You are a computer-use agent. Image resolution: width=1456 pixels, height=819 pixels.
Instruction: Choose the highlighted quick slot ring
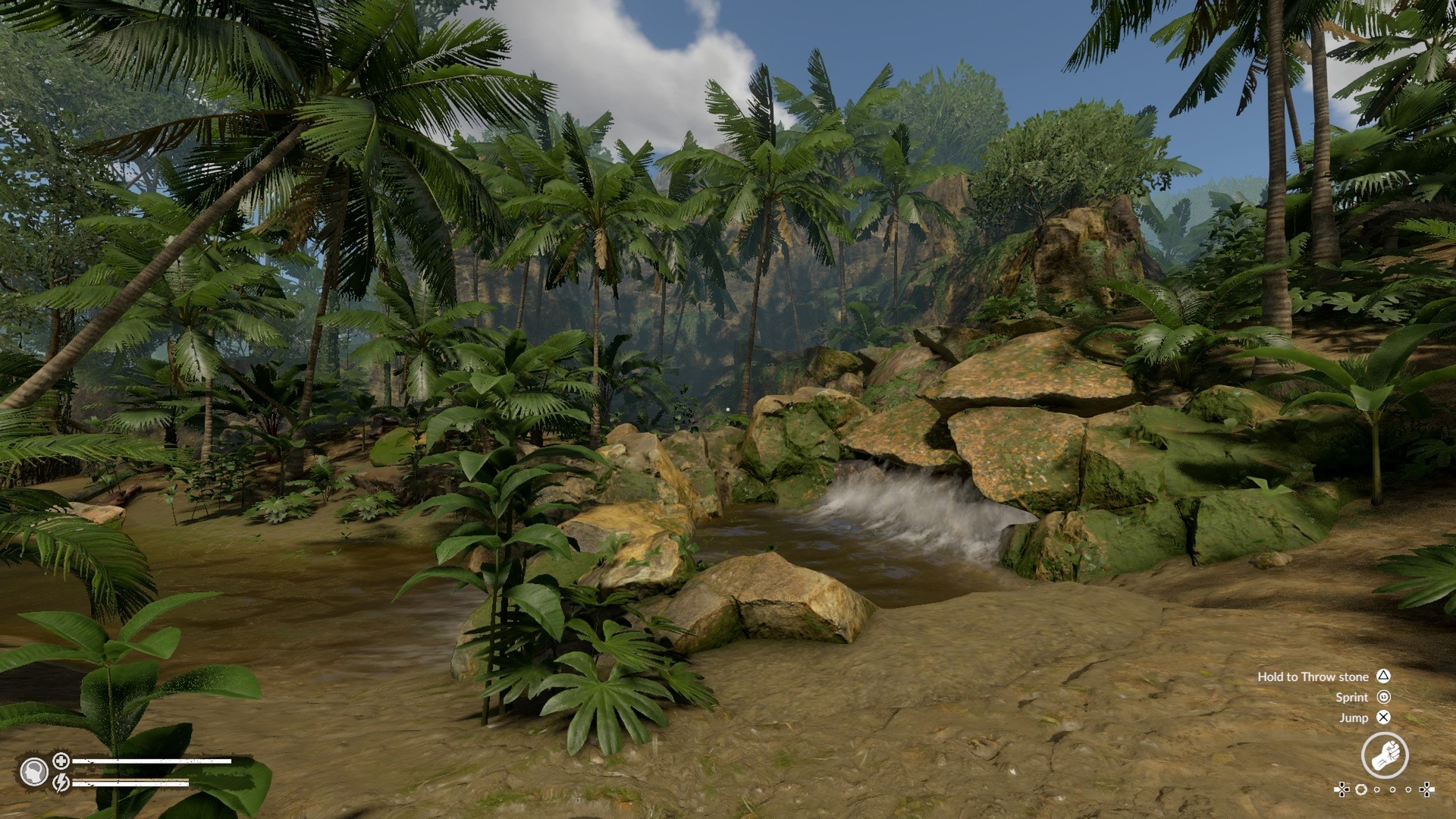click(1361, 789)
